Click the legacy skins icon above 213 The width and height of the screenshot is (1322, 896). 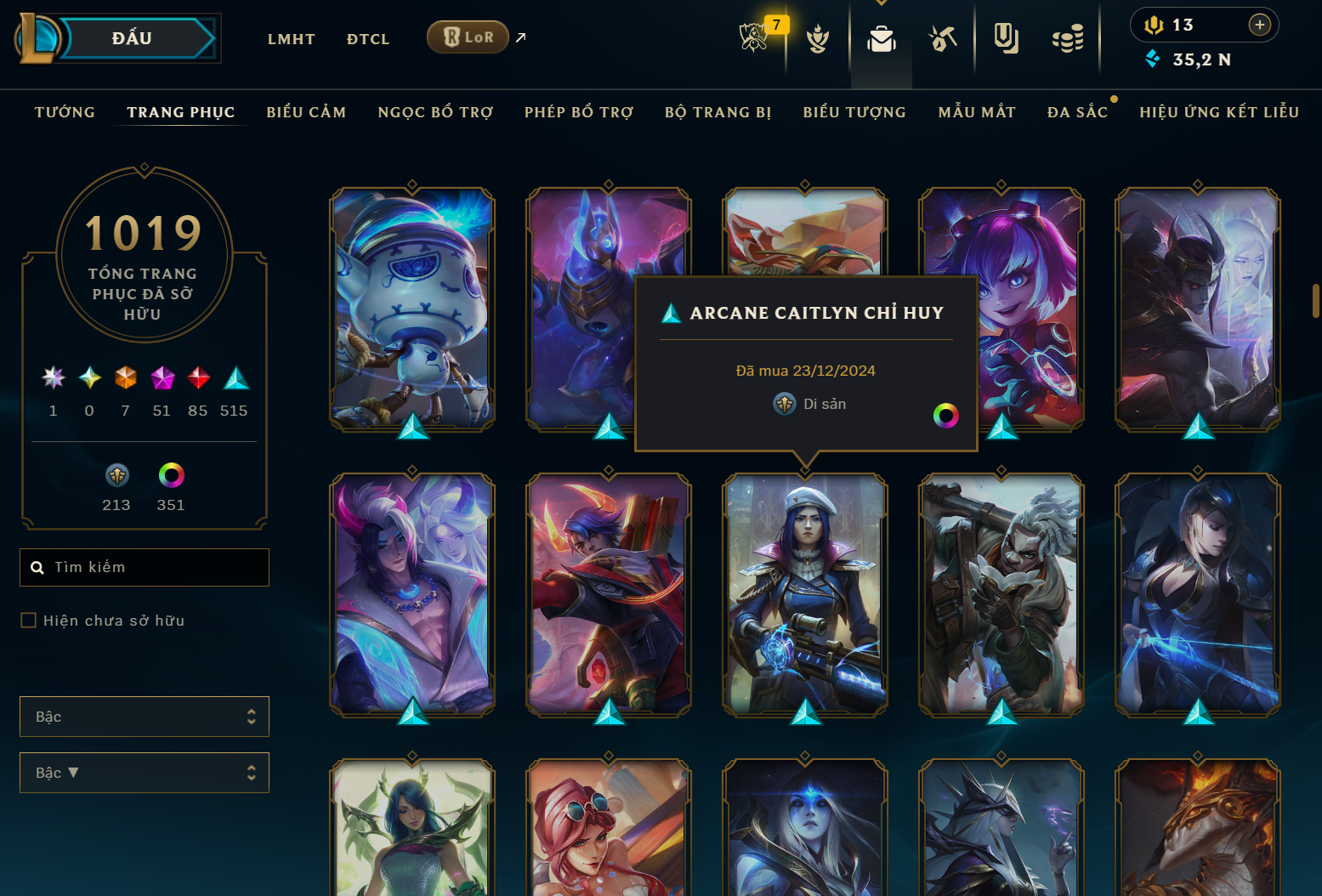(x=116, y=474)
